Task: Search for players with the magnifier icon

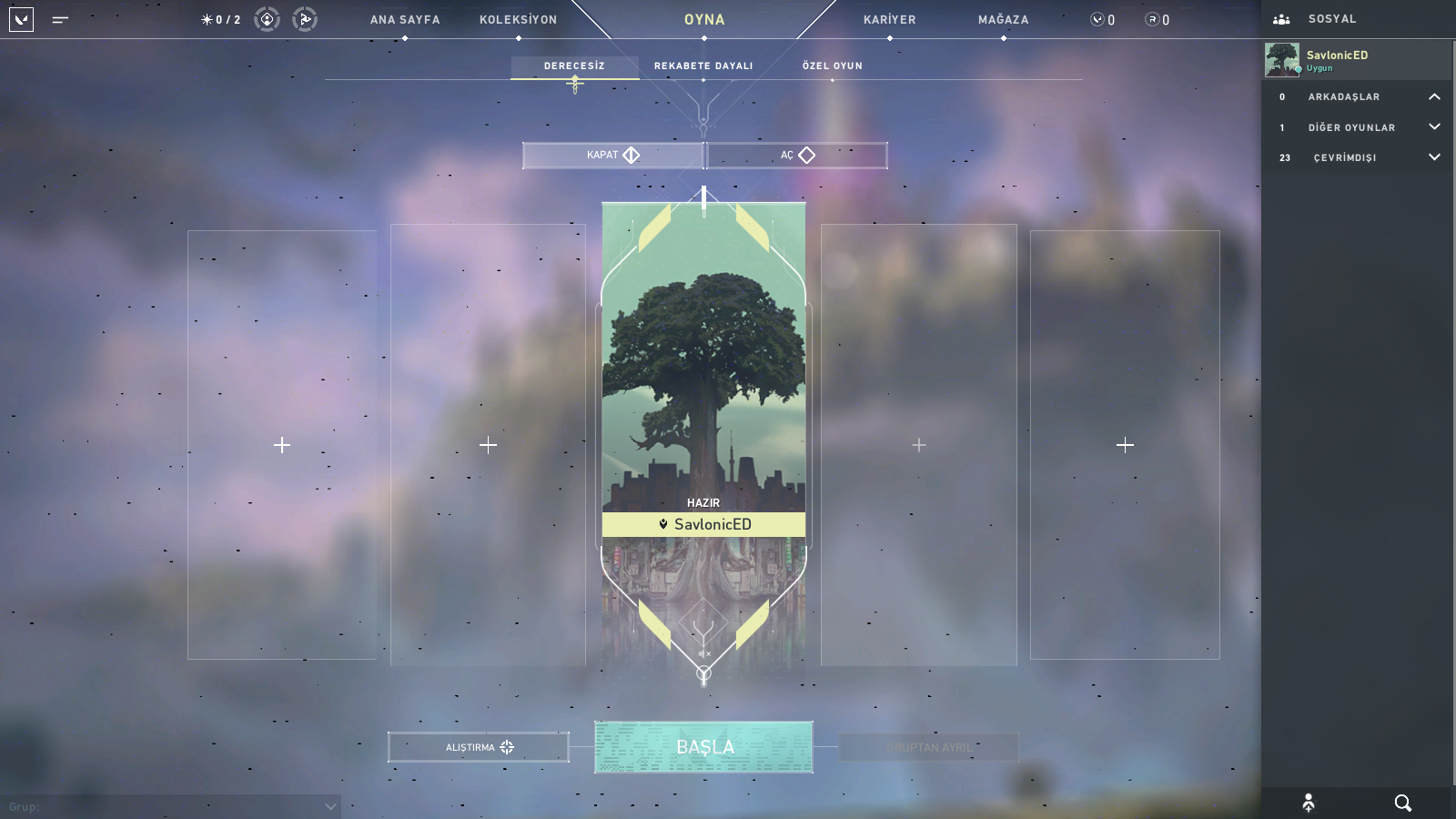Action: click(1402, 803)
